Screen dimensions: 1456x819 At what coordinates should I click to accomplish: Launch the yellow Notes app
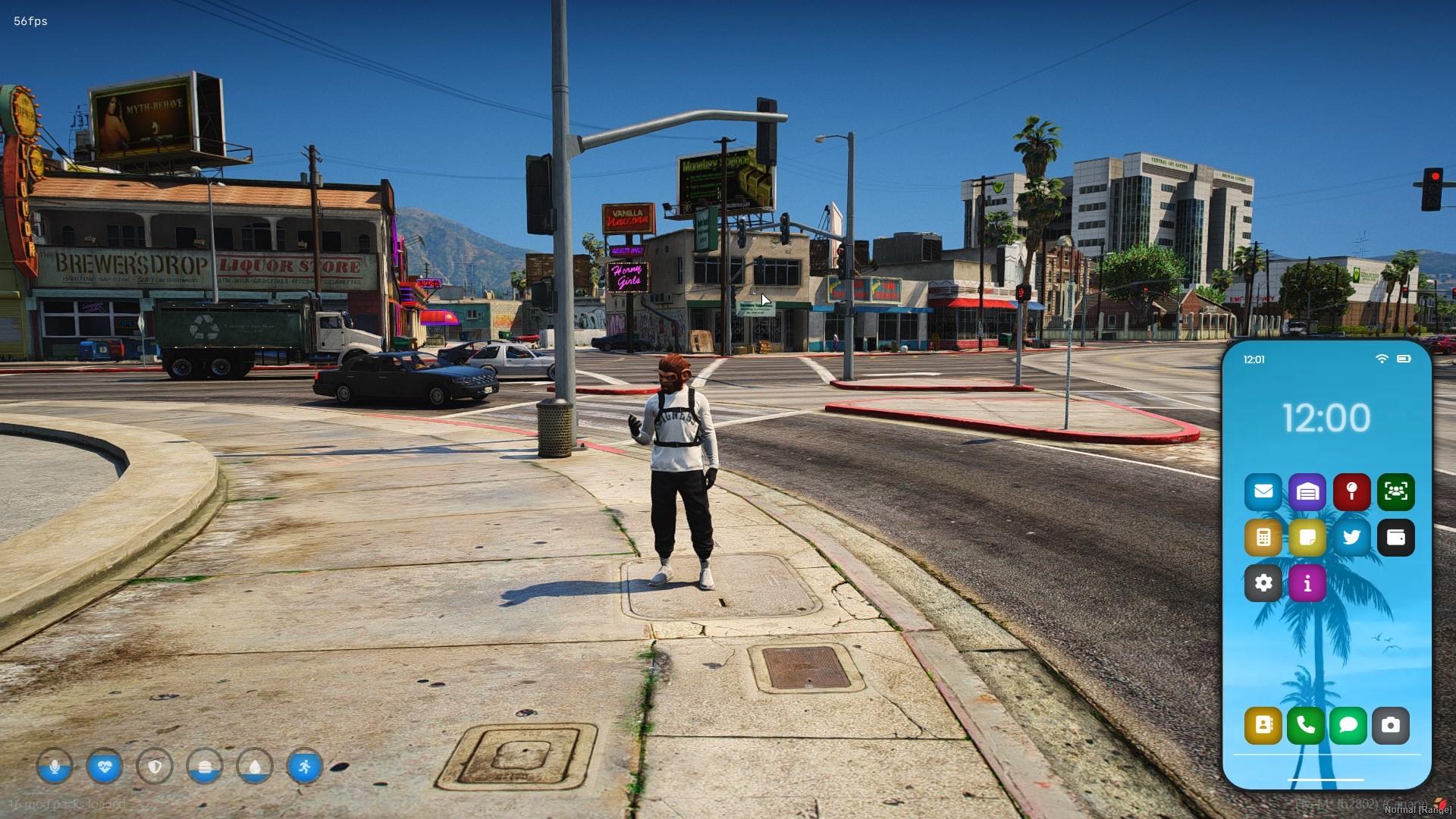(x=1307, y=538)
